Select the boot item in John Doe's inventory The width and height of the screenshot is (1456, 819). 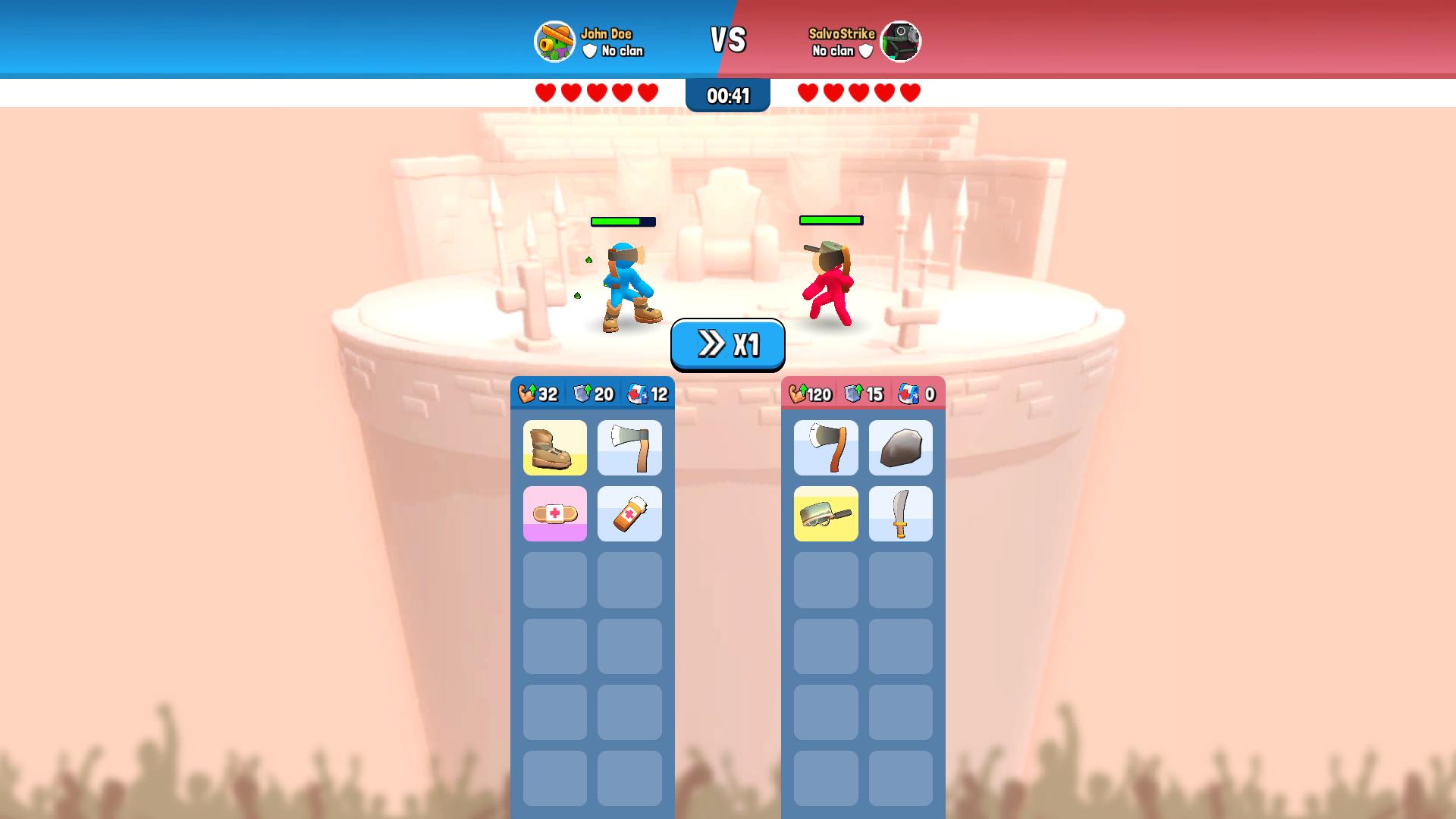pos(554,447)
